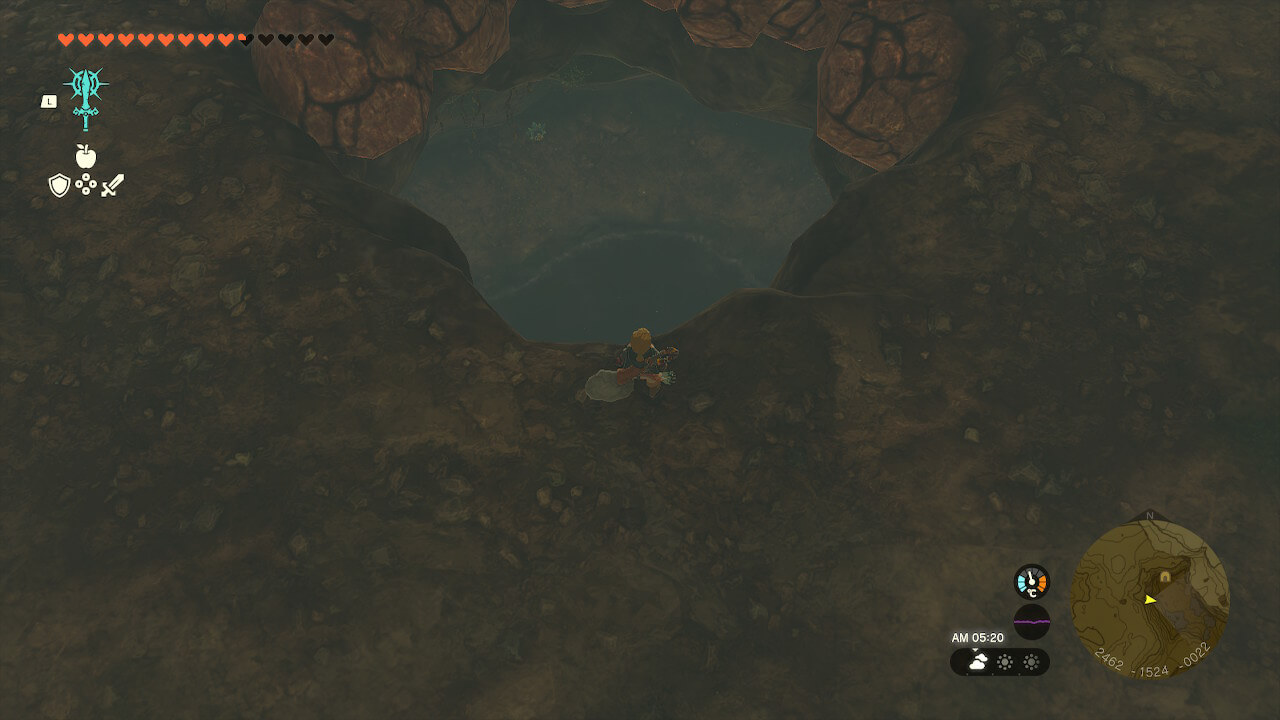Open the circular minimap
This screenshot has height=720, width=1280.
click(x=1150, y=600)
